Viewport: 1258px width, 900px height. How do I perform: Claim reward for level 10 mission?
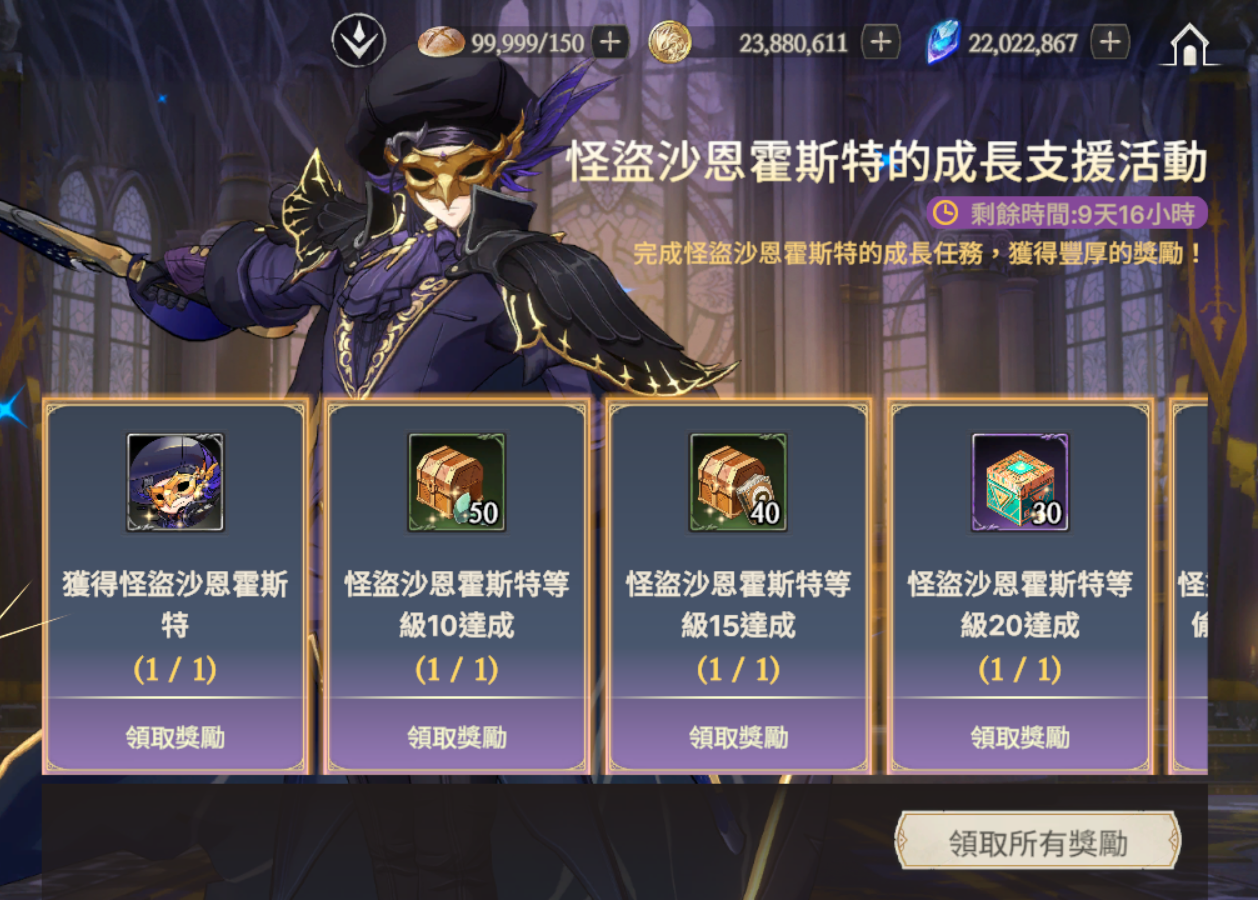(457, 737)
